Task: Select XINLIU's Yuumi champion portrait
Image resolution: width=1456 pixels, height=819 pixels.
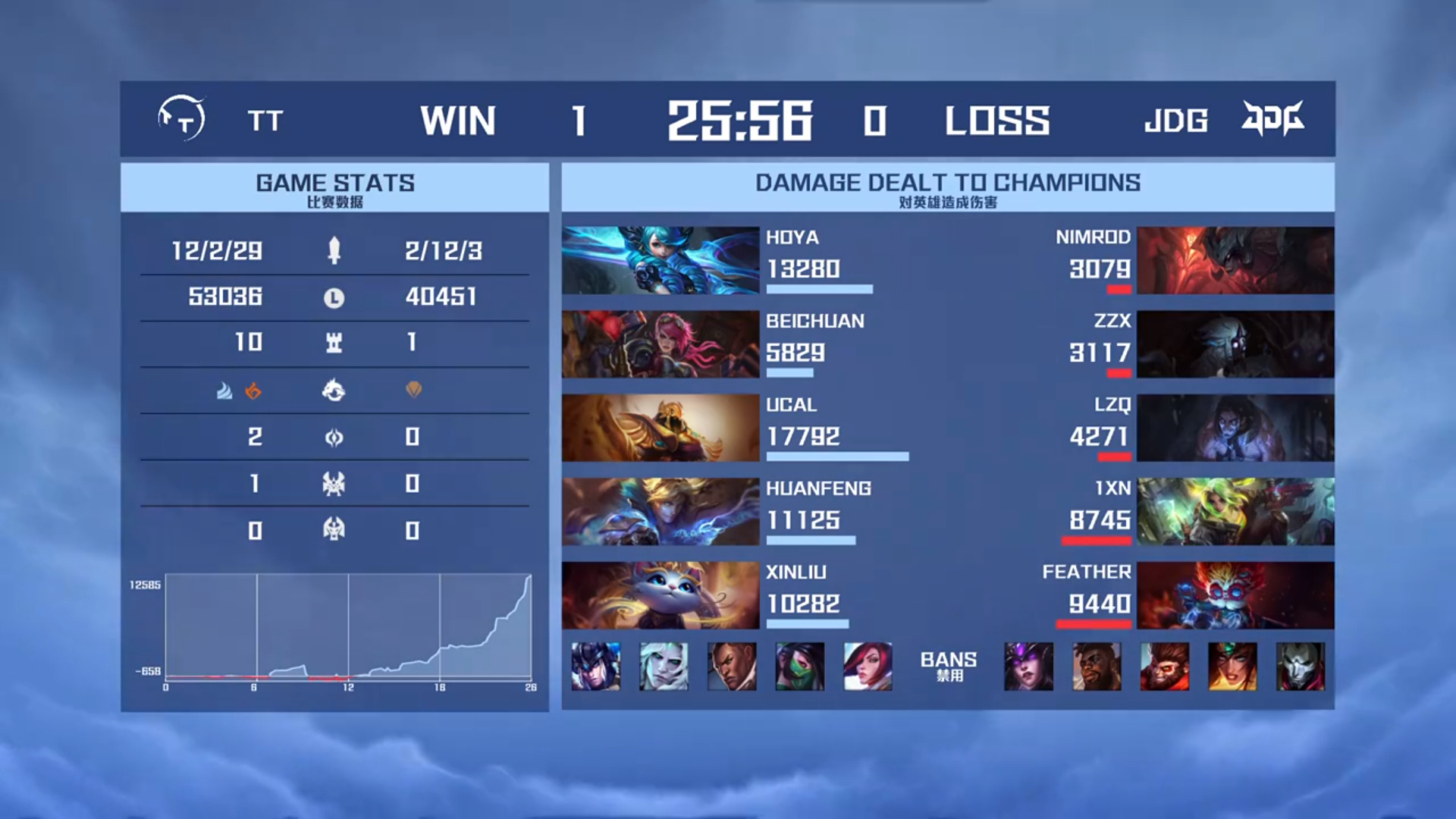Action: pos(660,595)
